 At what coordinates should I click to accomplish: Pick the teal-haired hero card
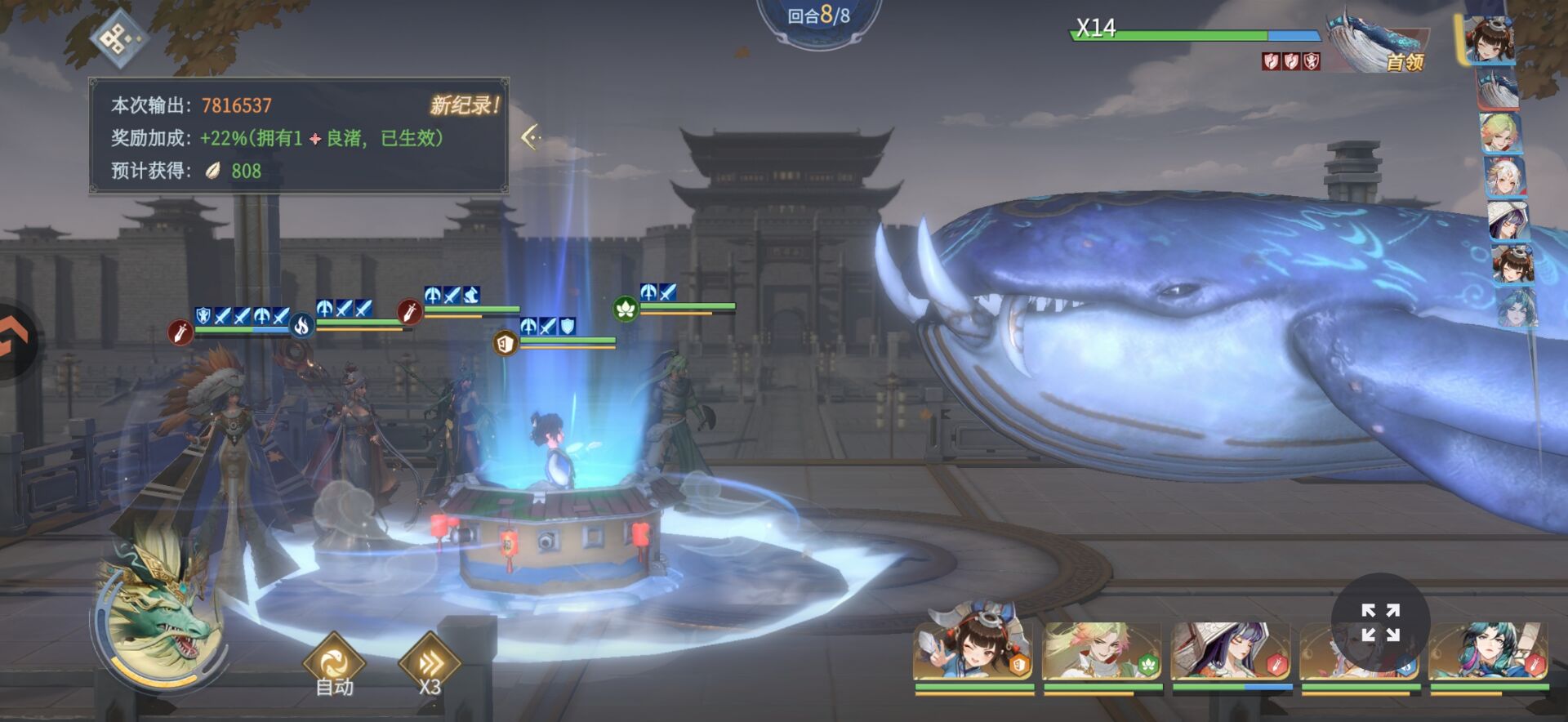pos(1488,651)
